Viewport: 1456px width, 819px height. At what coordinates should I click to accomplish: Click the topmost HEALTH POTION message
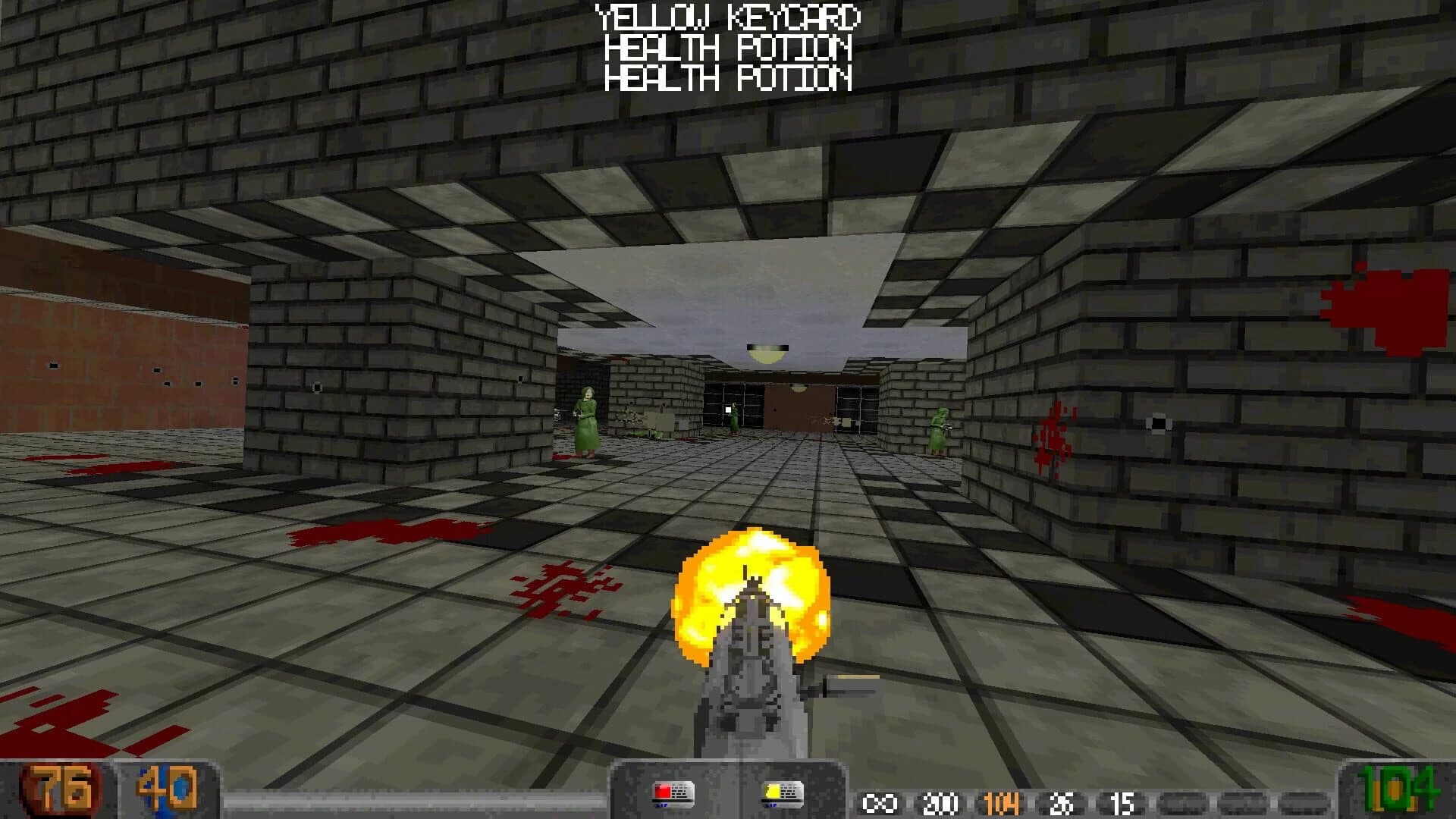(x=730, y=47)
